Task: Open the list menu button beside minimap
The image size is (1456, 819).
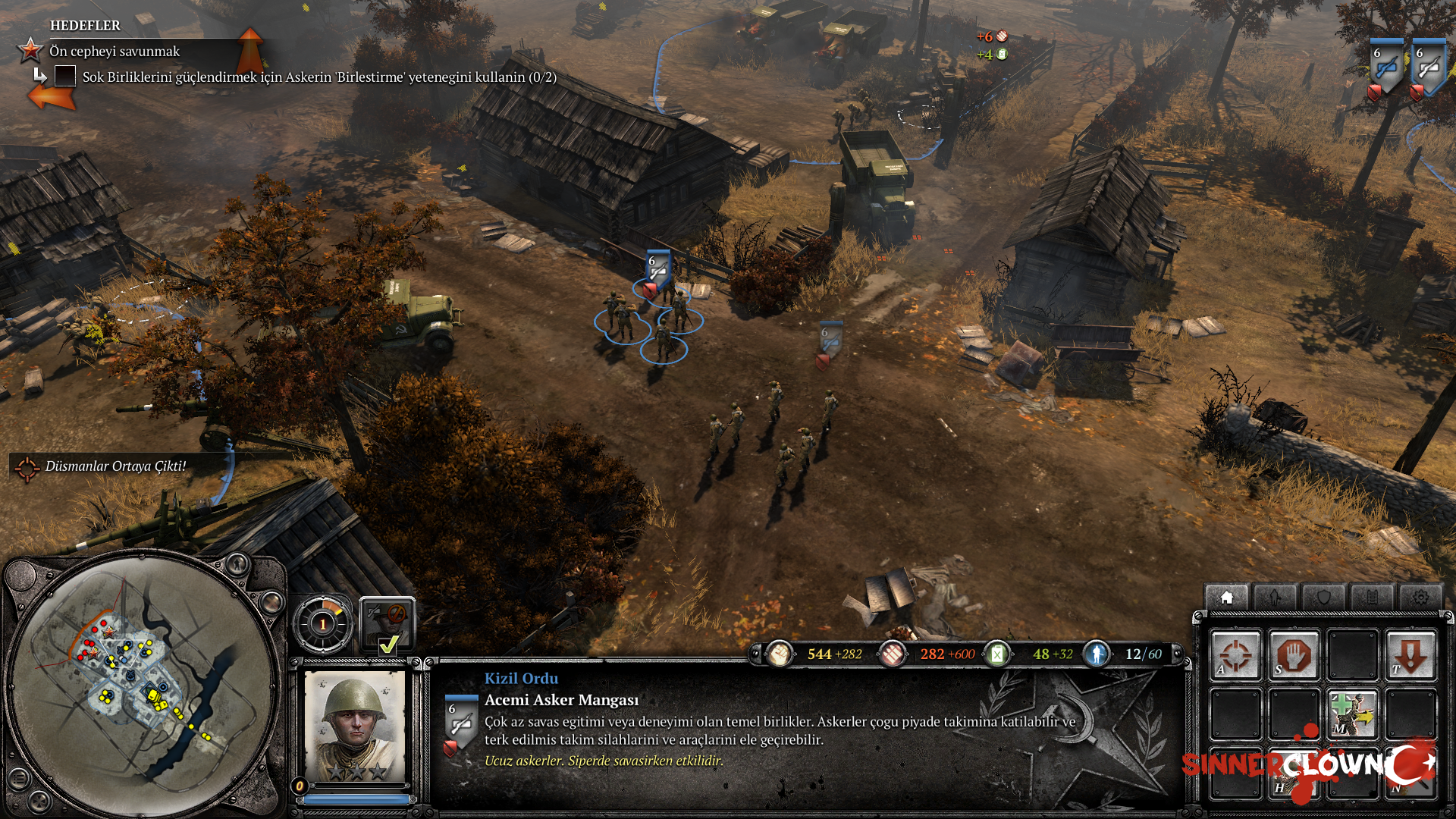Action: click(x=19, y=778)
